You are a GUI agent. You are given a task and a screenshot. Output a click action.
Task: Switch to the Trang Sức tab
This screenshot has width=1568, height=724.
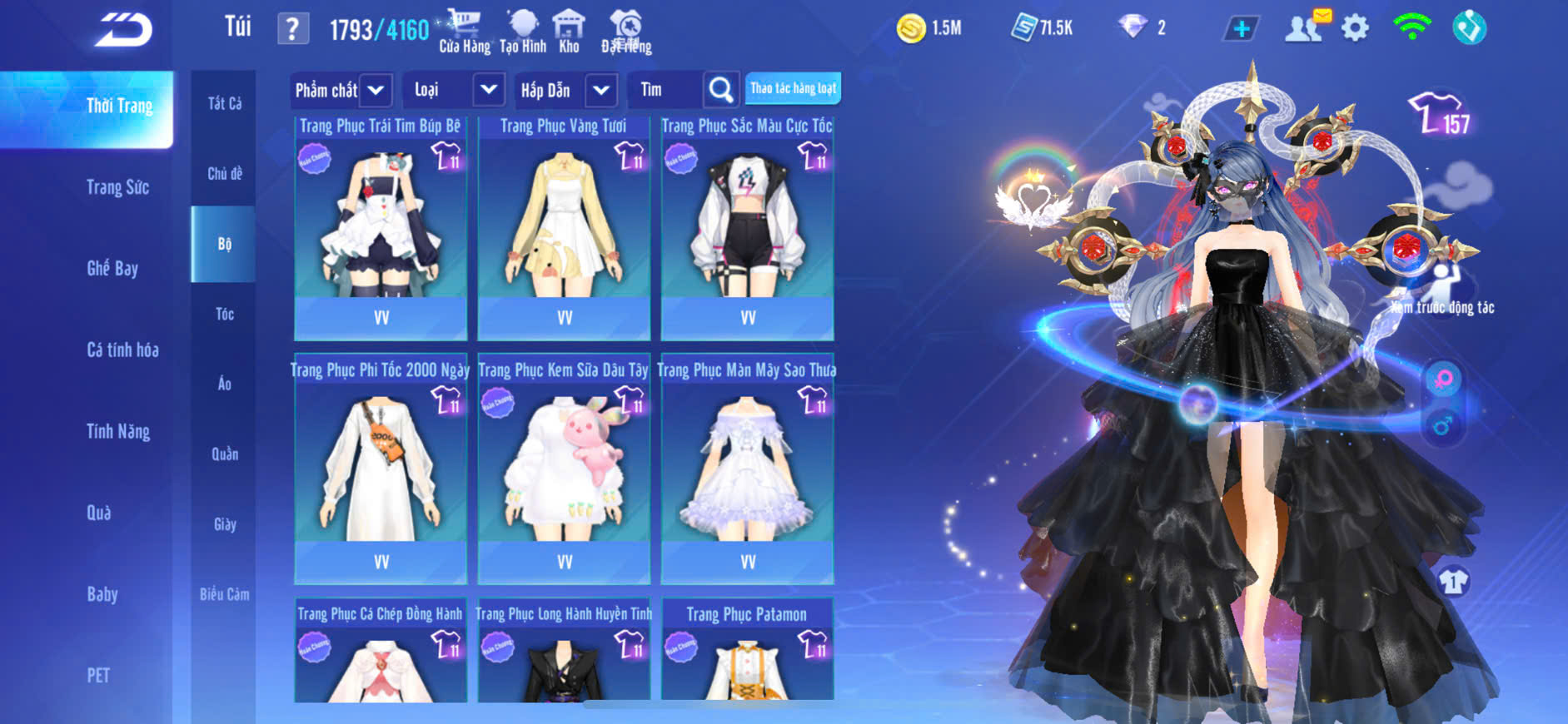117,187
